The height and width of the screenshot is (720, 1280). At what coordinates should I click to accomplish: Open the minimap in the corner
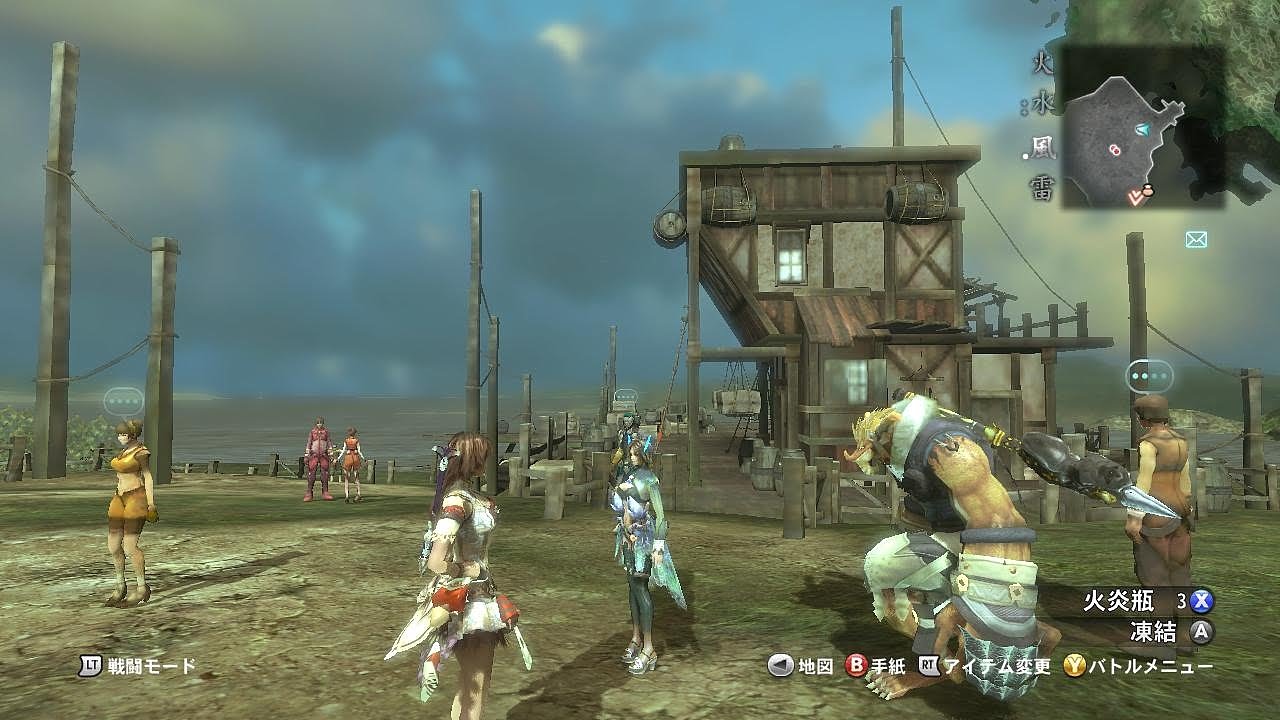coord(1142,127)
